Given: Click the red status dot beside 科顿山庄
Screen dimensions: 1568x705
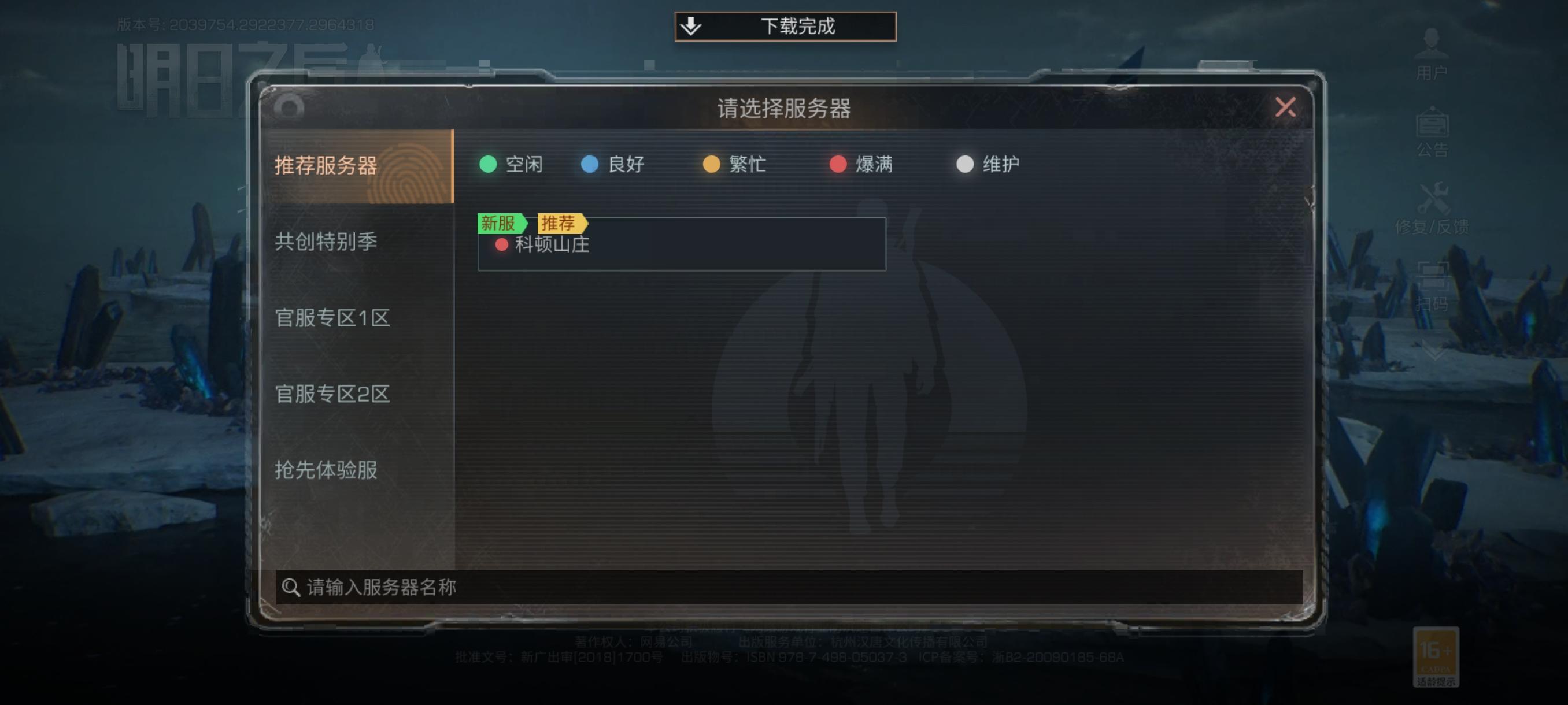Looking at the screenshot, I should click(502, 246).
